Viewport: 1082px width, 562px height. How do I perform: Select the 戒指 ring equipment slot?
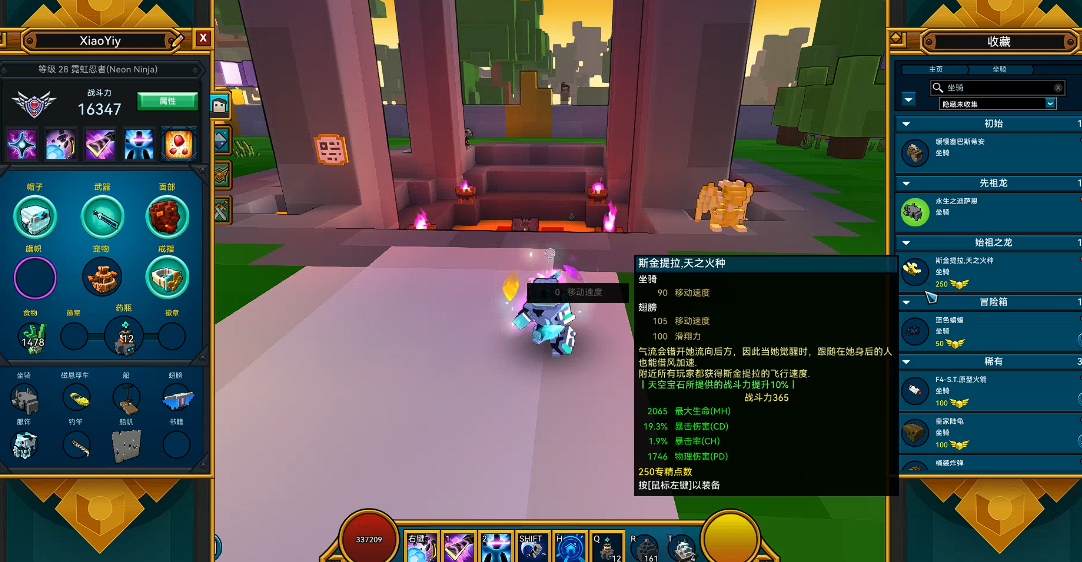coord(167,277)
